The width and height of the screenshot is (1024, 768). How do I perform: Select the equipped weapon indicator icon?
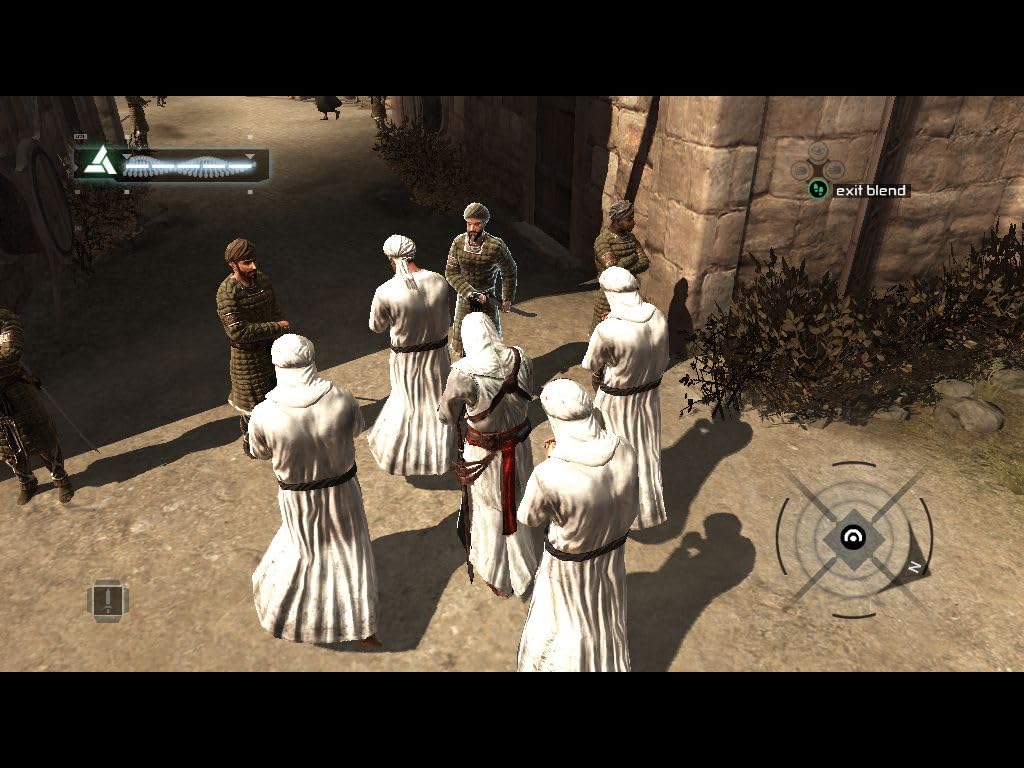pos(107,600)
